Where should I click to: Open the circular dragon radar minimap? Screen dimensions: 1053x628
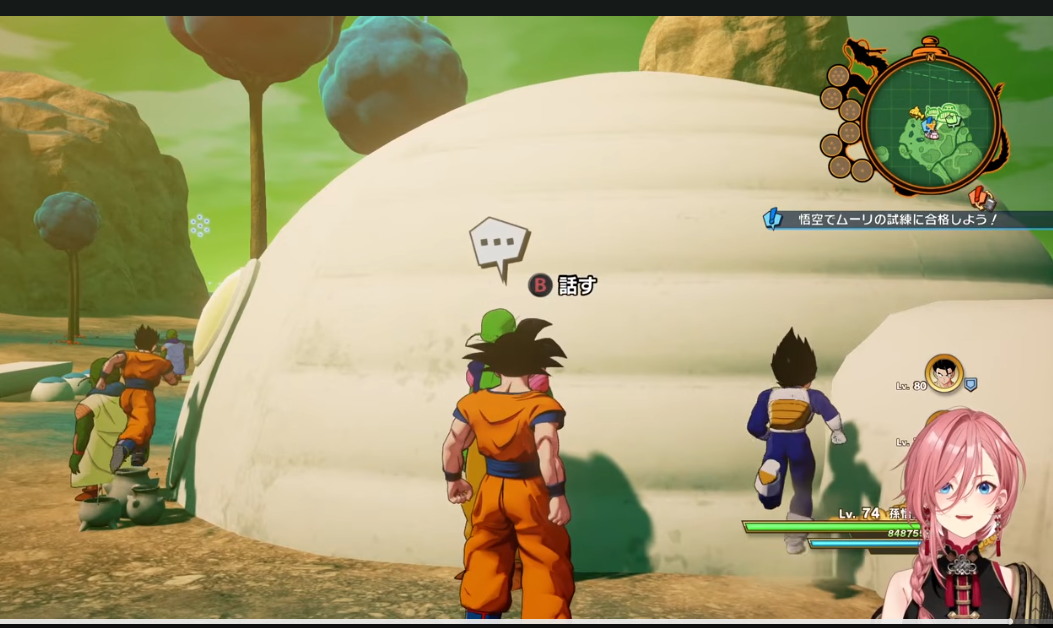point(930,122)
